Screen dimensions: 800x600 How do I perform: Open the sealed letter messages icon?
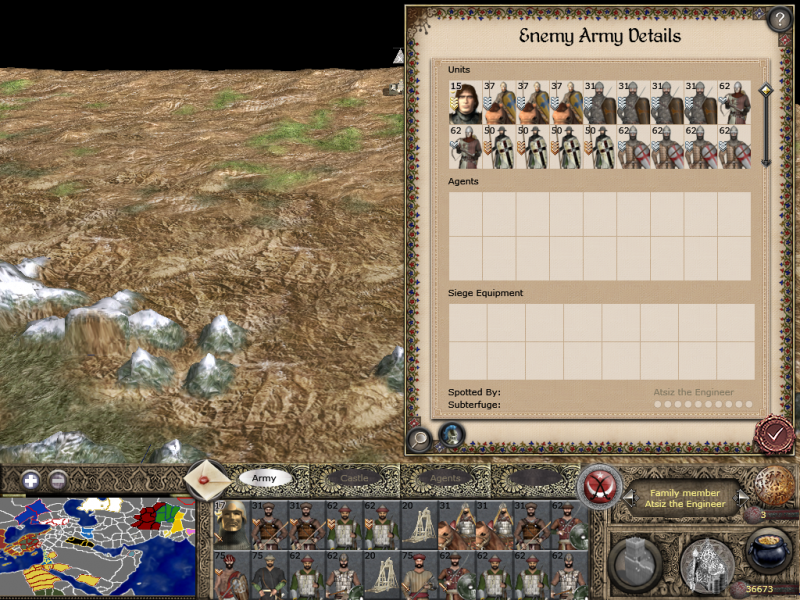(208, 480)
